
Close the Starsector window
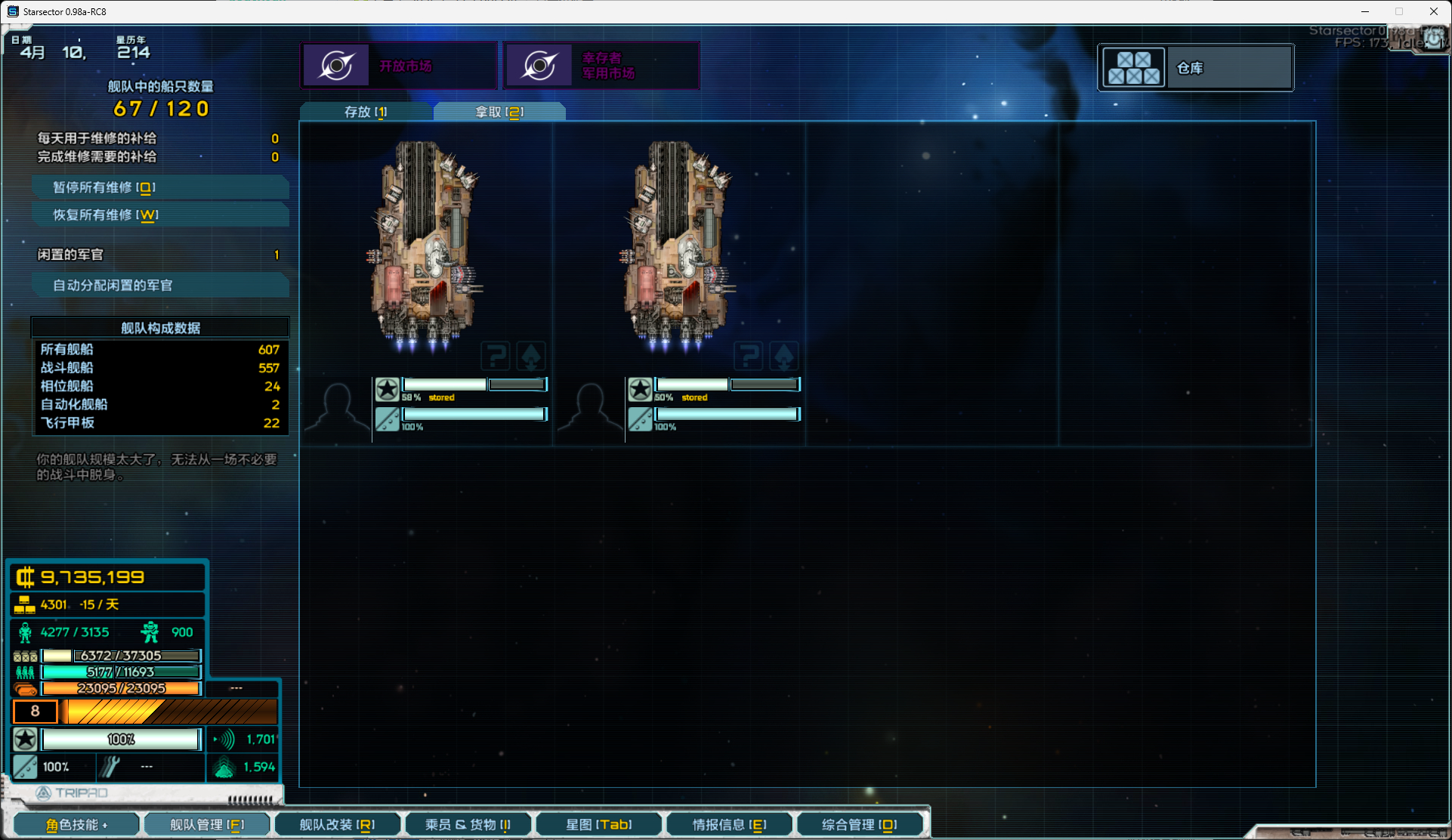coord(1433,11)
